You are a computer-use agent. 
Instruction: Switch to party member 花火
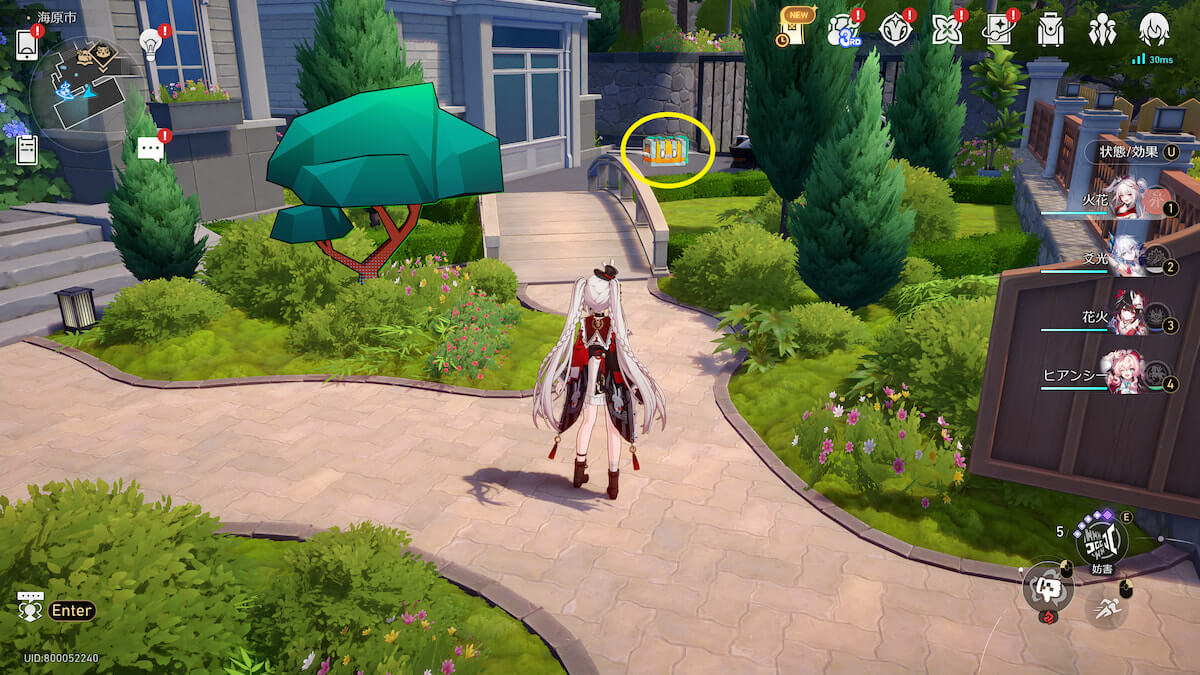coord(1124,320)
